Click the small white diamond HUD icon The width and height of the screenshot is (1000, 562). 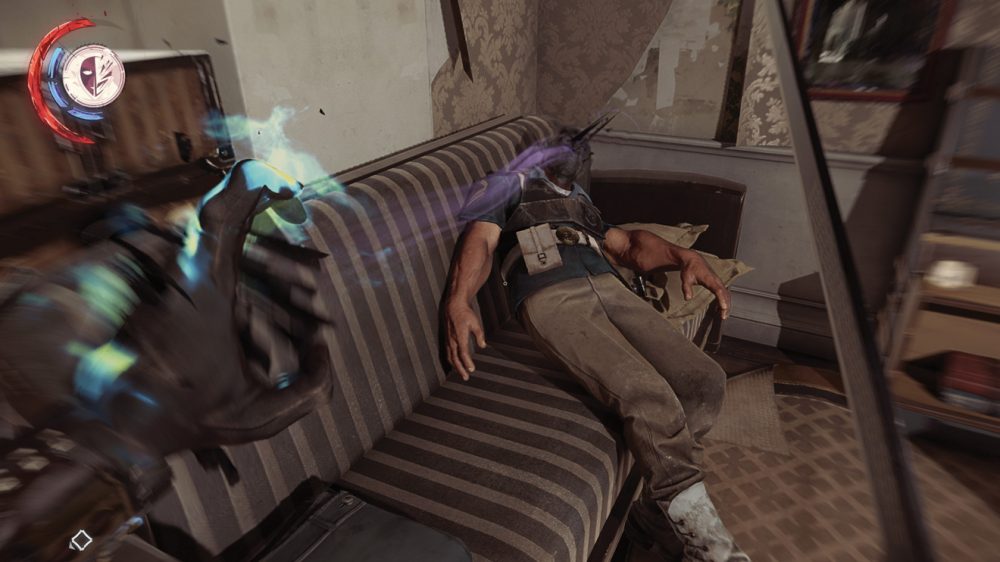click(80, 541)
